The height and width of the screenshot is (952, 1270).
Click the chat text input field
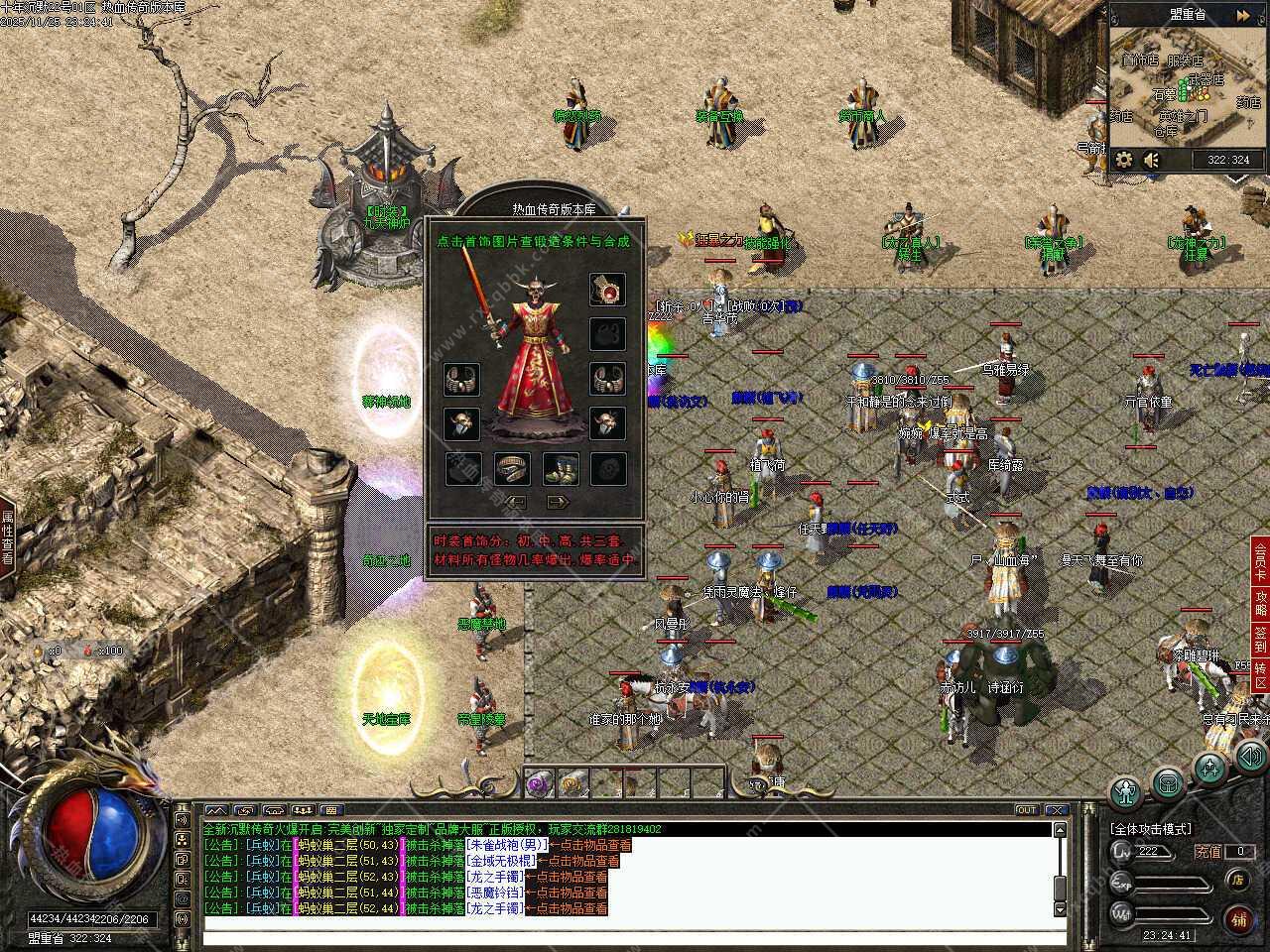click(x=625, y=934)
